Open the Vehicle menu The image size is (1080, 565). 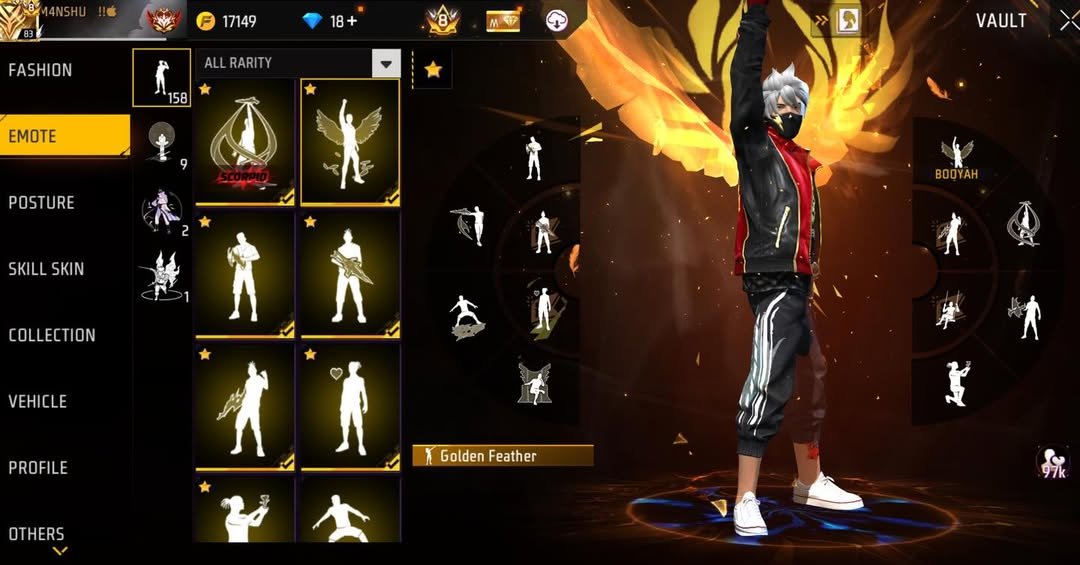[38, 401]
